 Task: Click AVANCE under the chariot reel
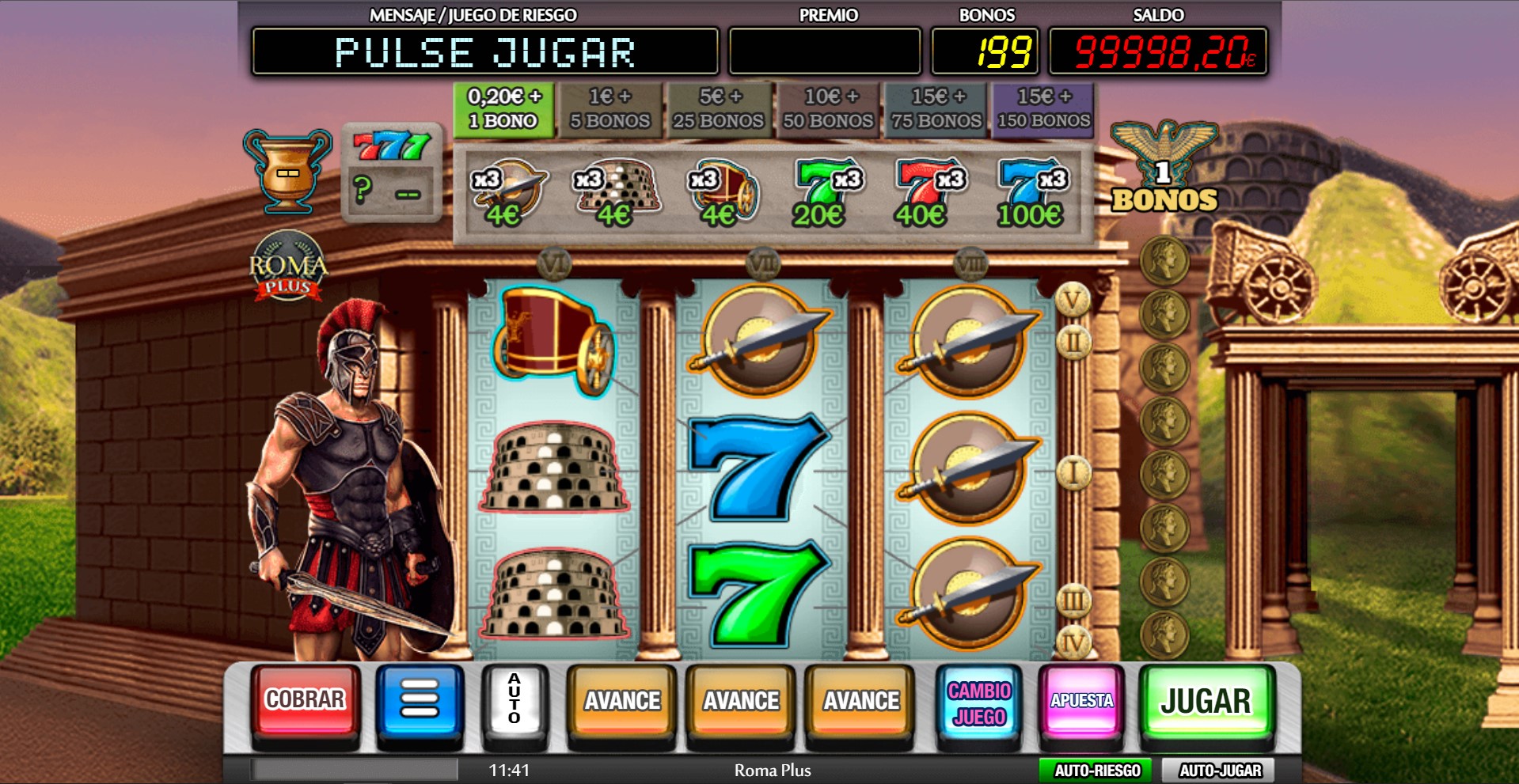click(622, 701)
